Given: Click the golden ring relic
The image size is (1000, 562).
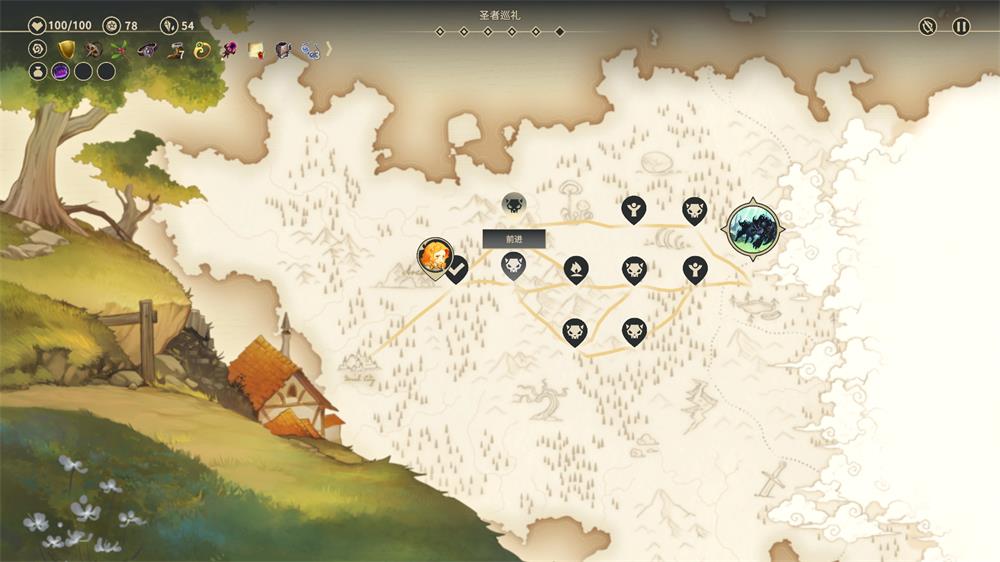Looking at the screenshot, I should tap(202, 49).
